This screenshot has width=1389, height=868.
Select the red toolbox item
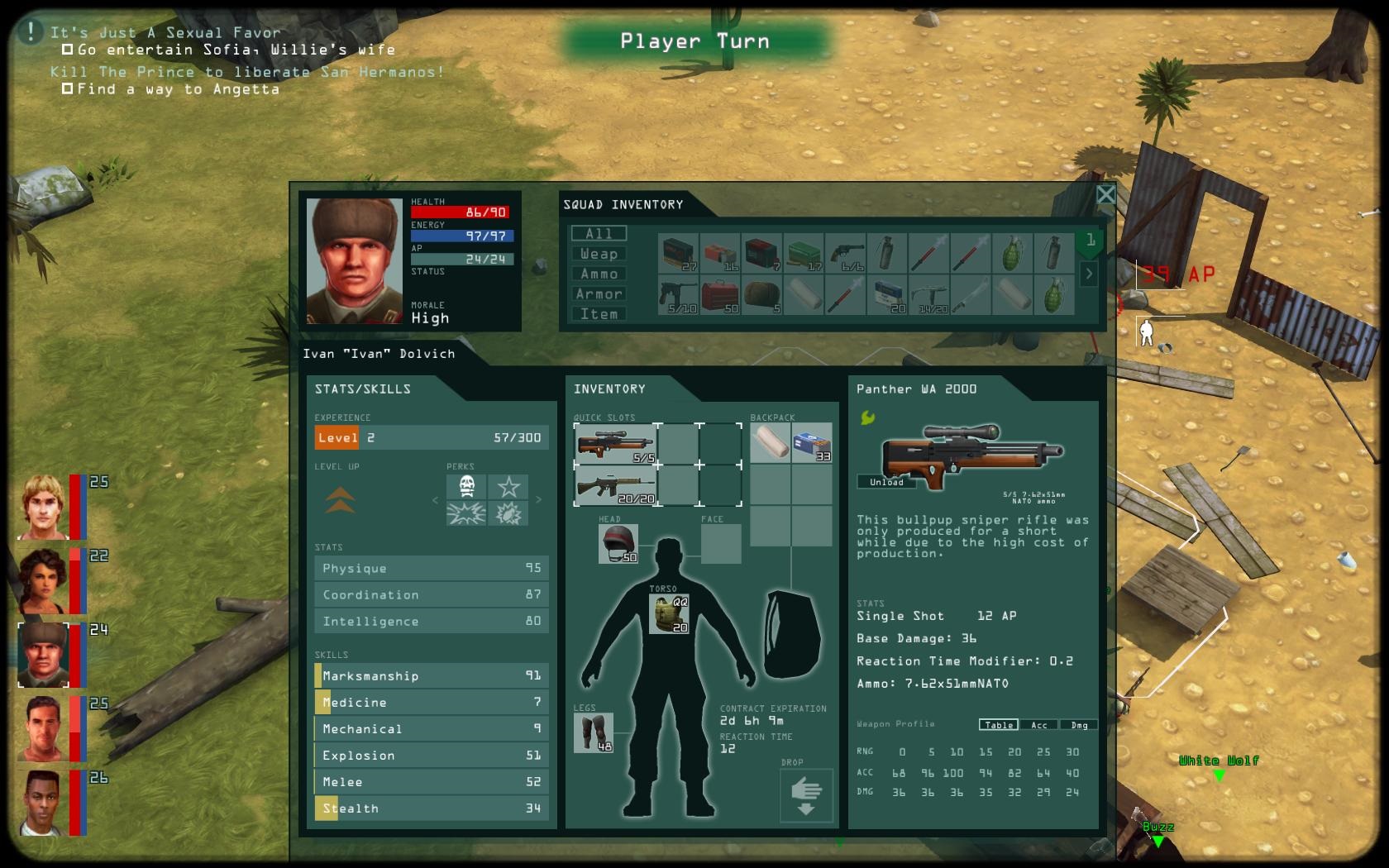point(720,295)
